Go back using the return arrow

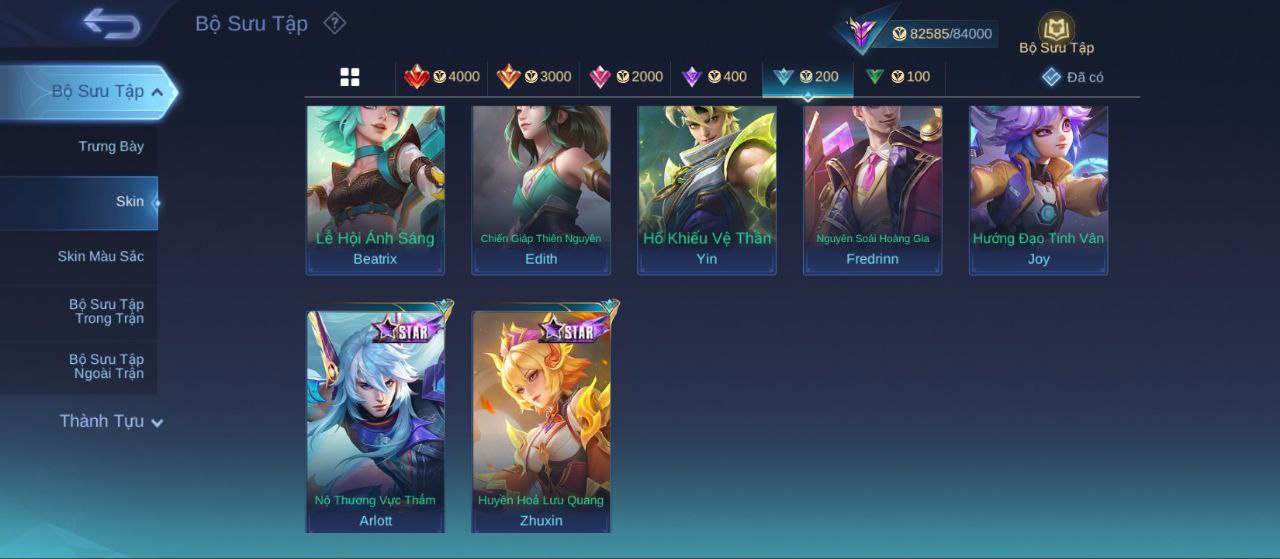(111, 23)
